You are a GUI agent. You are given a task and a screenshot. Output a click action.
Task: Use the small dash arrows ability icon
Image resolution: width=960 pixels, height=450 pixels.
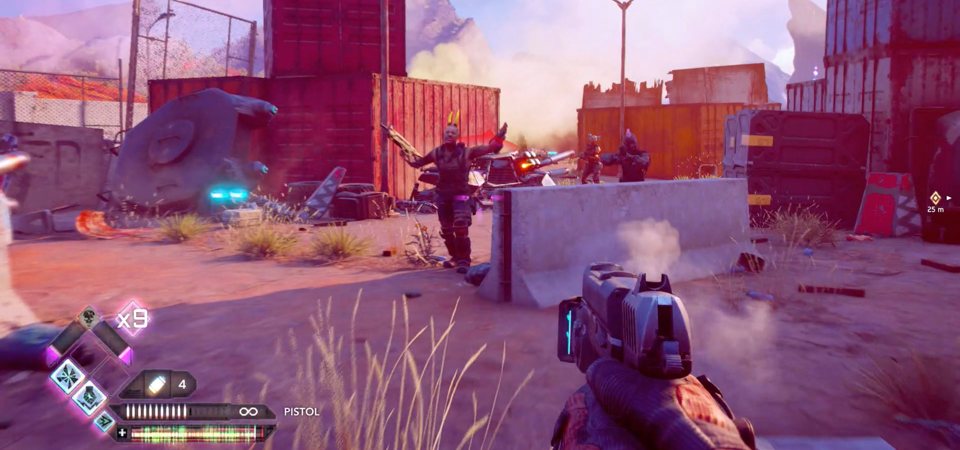click(x=104, y=420)
